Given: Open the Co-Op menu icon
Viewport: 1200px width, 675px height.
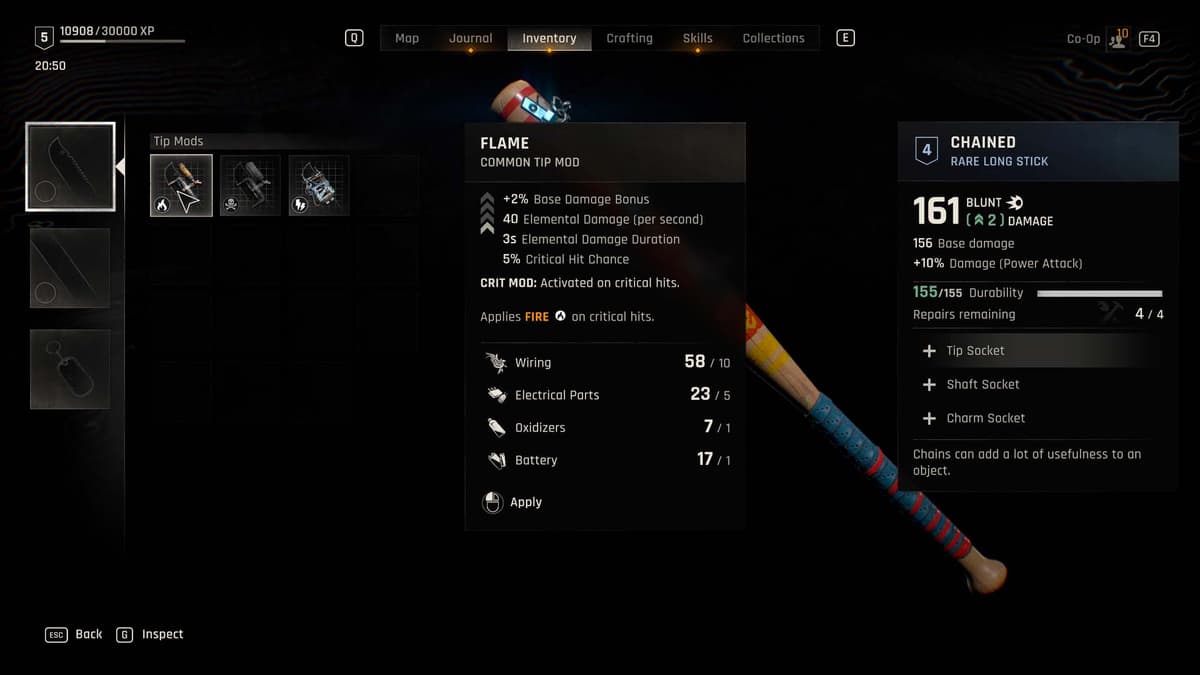Looking at the screenshot, I should (1118, 39).
